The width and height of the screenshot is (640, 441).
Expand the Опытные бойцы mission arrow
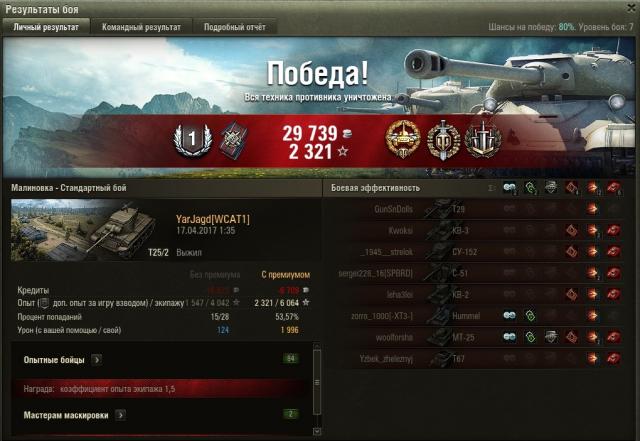click(96, 358)
